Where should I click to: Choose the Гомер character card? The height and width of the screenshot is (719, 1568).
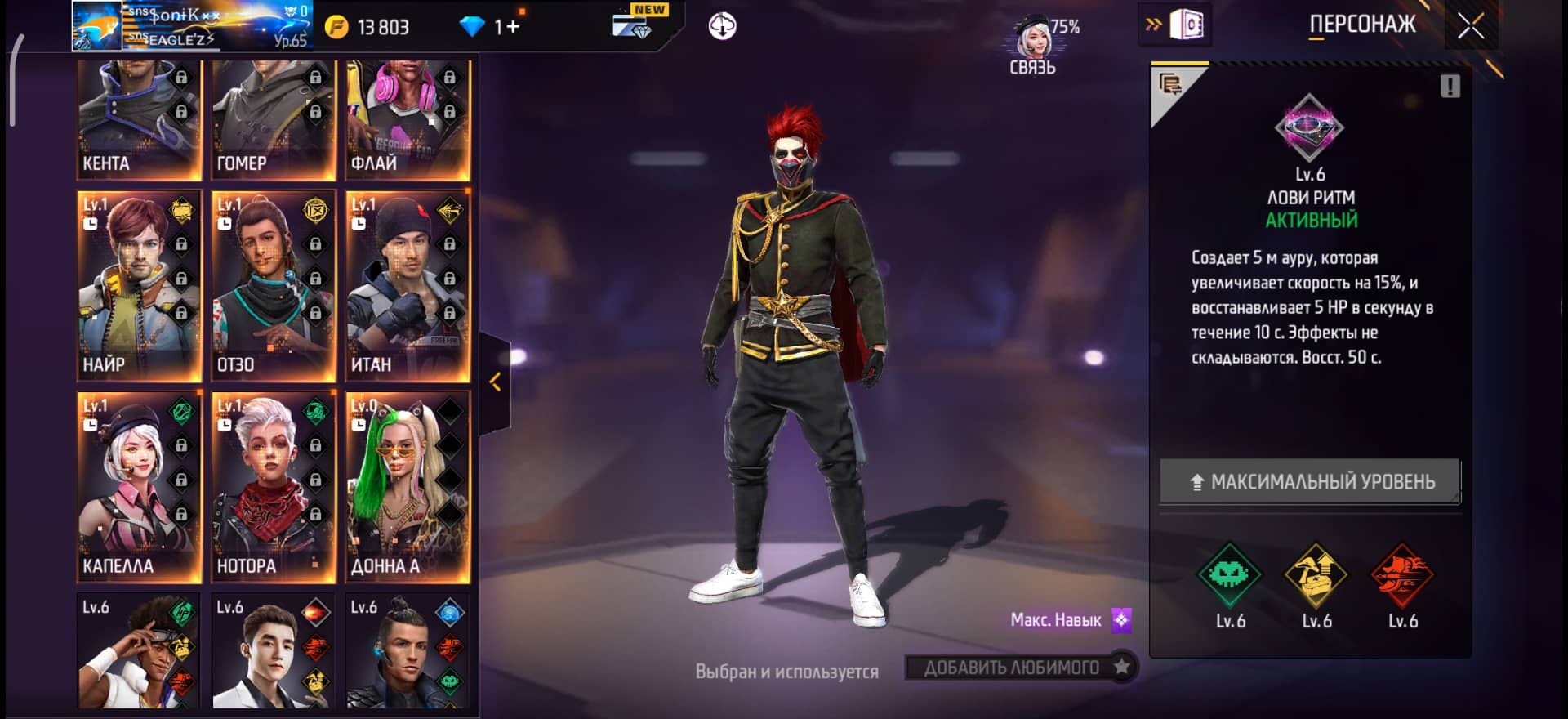pos(273,118)
